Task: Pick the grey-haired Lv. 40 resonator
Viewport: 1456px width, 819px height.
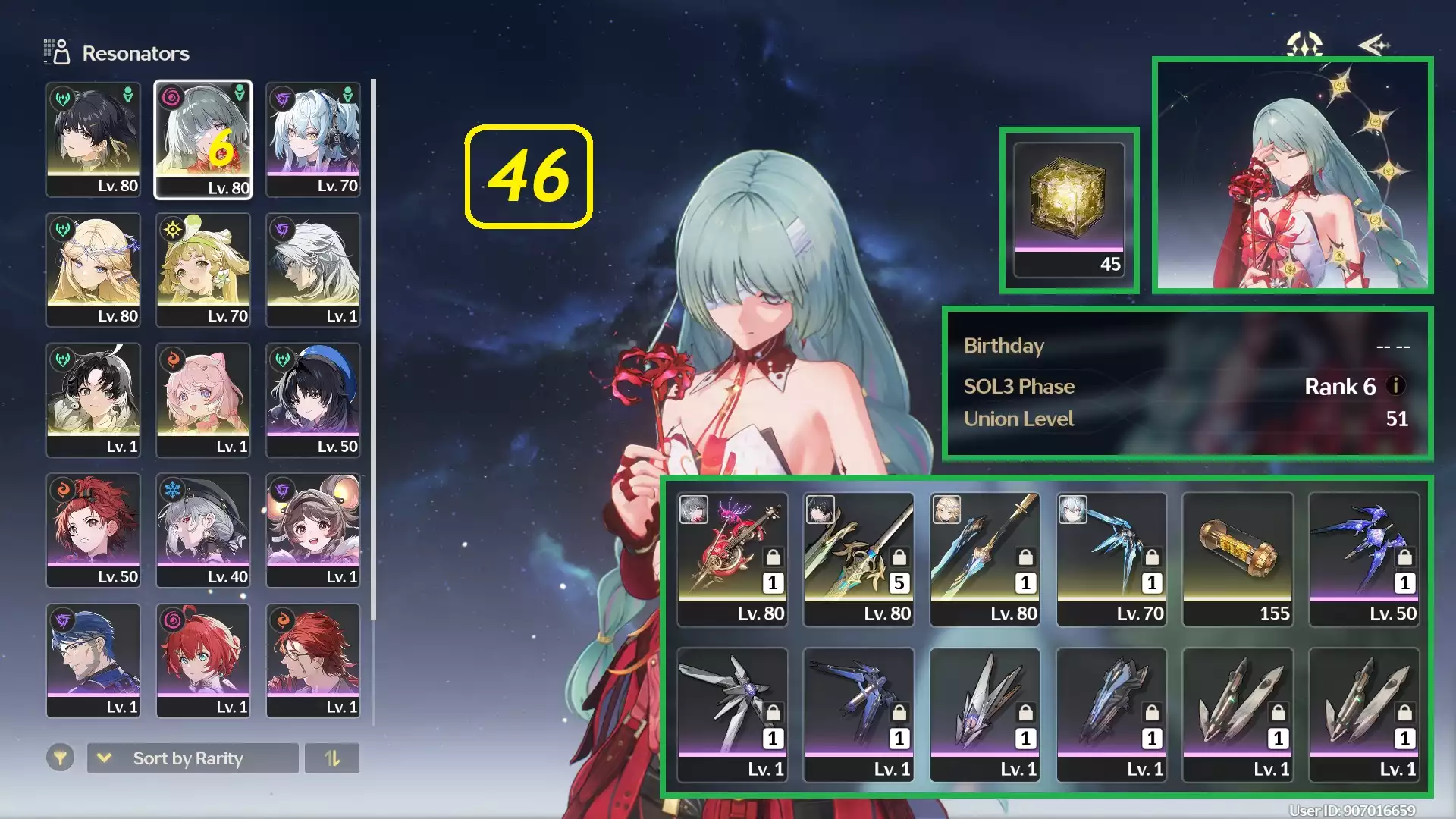Action: tap(203, 531)
